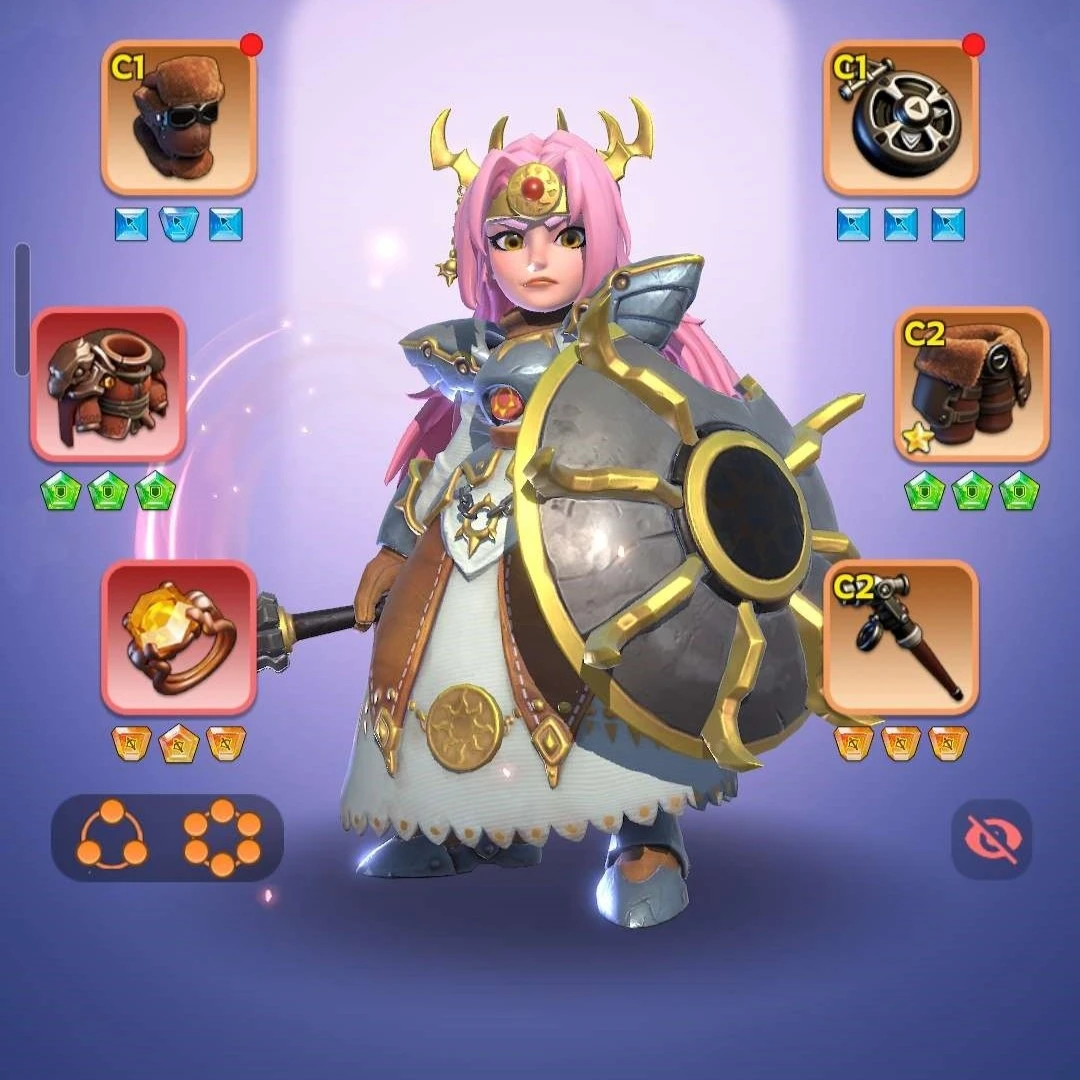Image resolution: width=1080 pixels, height=1080 pixels.
Task: Click the three-node circle icon
Action: point(112,838)
